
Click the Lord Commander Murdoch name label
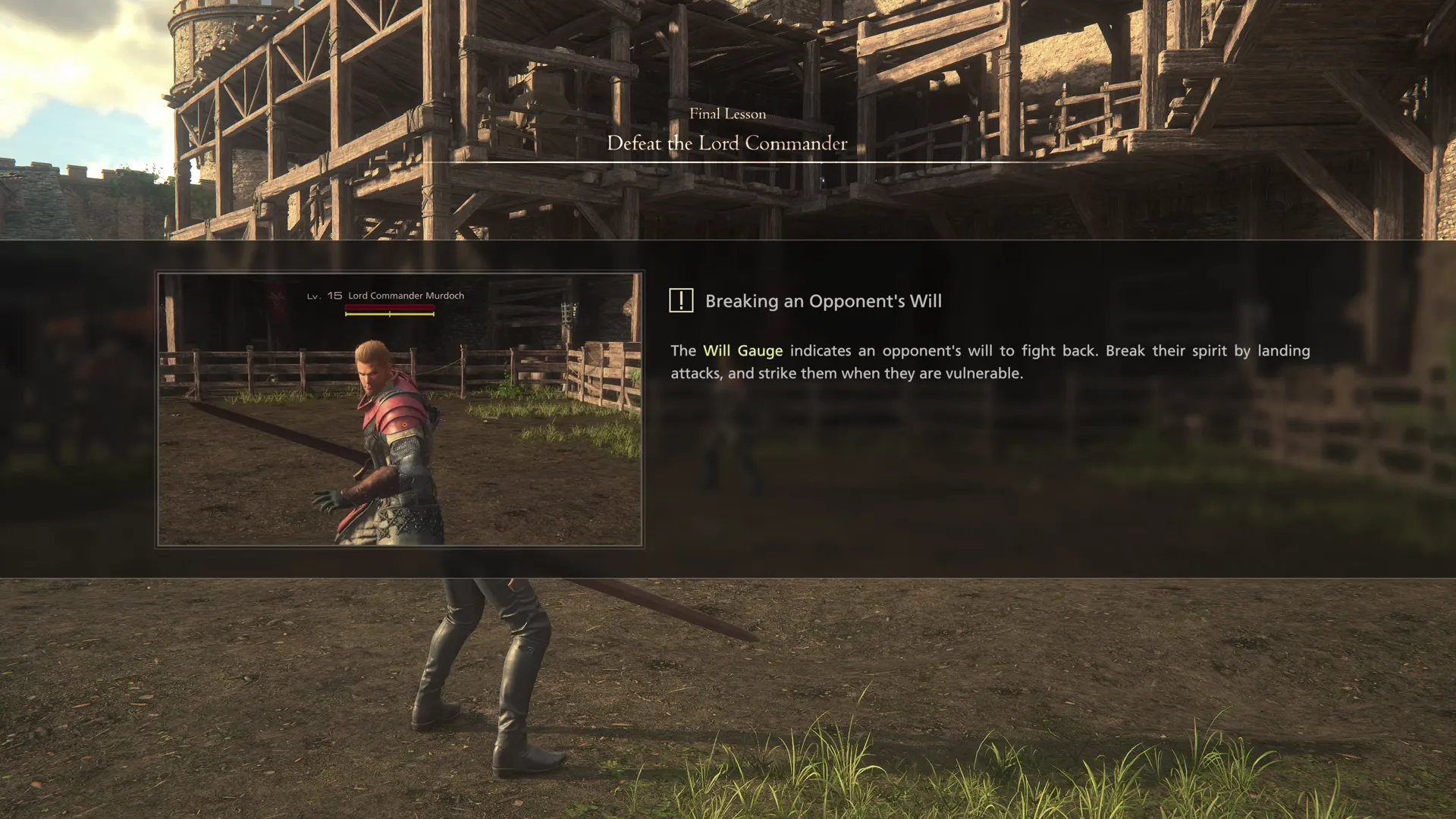pyautogui.click(x=406, y=295)
